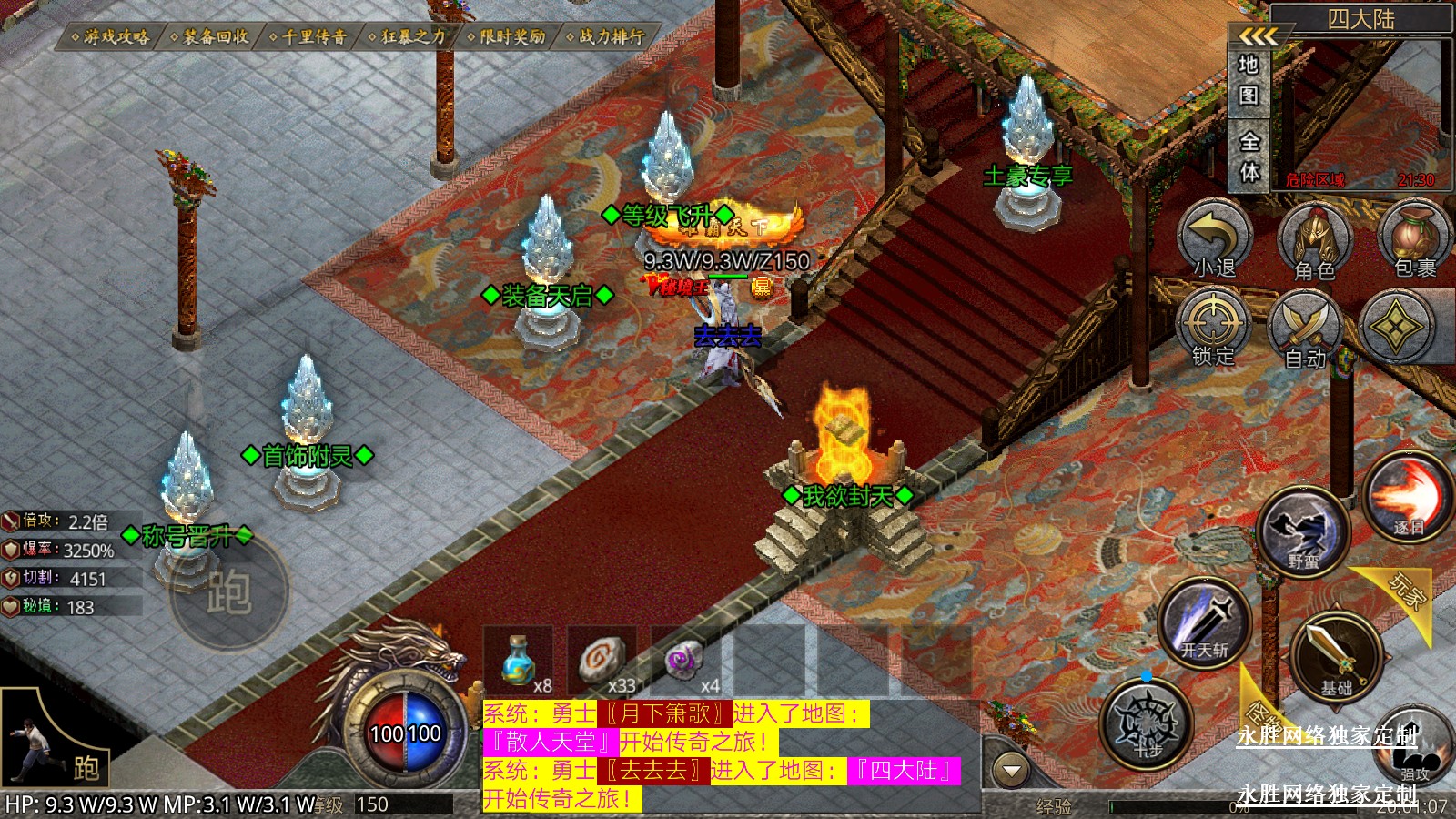1456x819 pixels.
Task: Open the 狂暴之力 menu entry
Action: [410, 37]
